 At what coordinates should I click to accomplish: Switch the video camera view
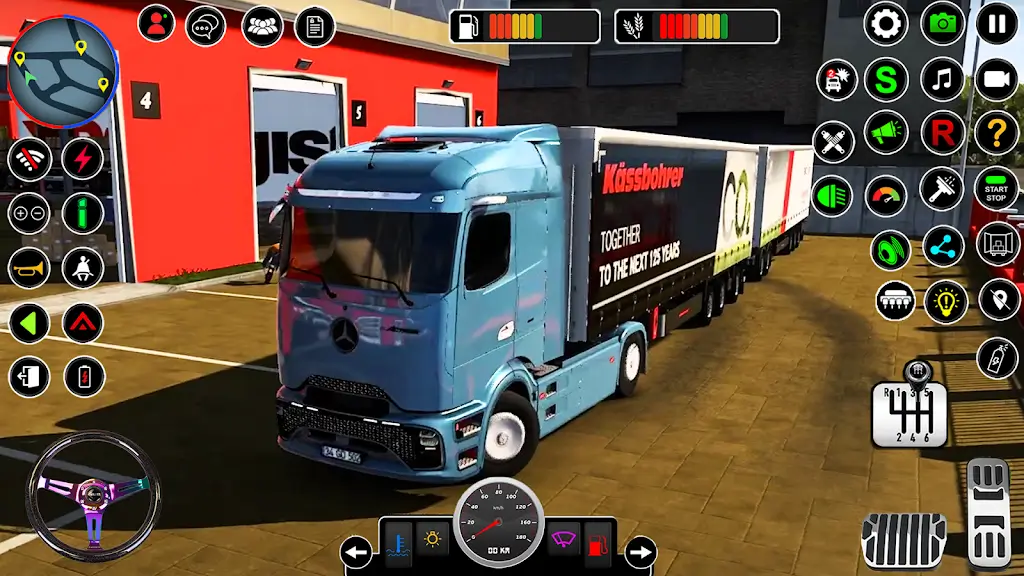(x=996, y=78)
